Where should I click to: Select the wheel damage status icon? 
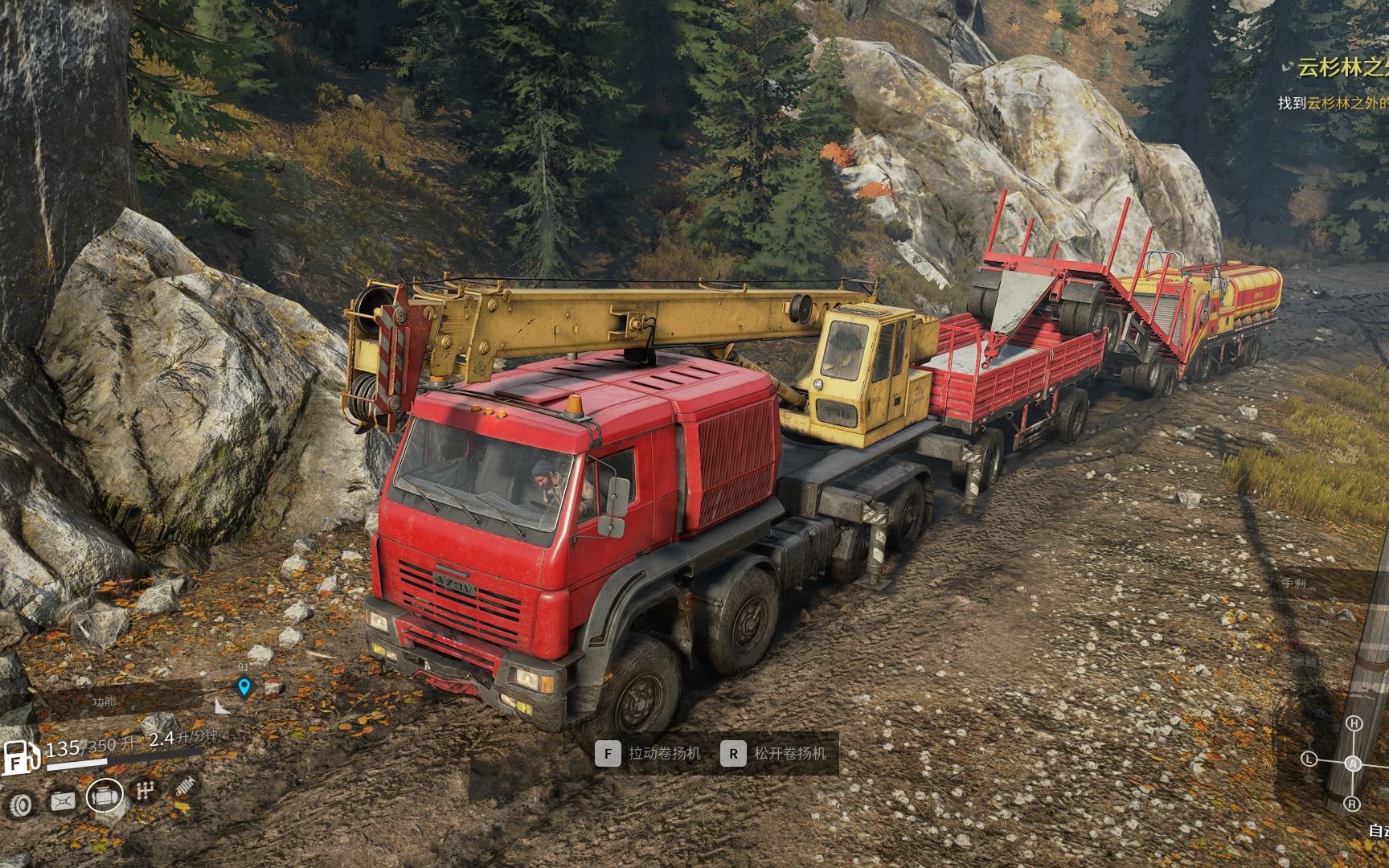tap(21, 804)
